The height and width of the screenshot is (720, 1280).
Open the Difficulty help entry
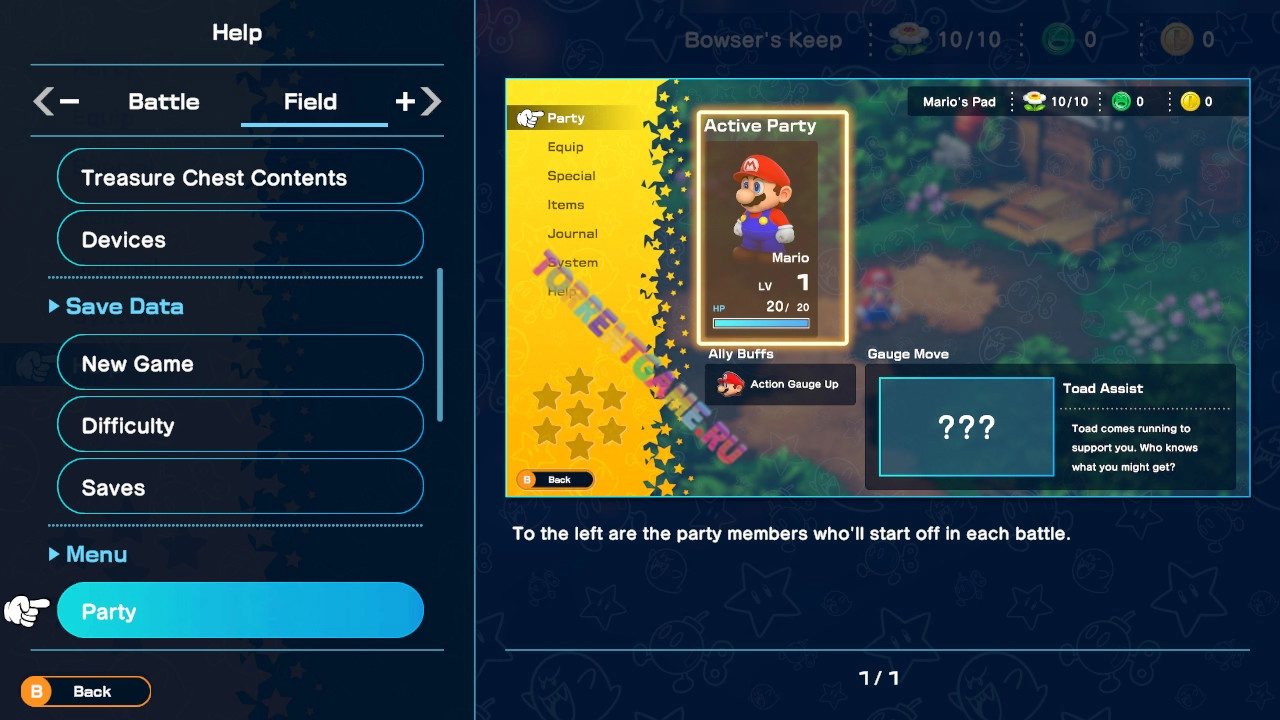coord(240,426)
